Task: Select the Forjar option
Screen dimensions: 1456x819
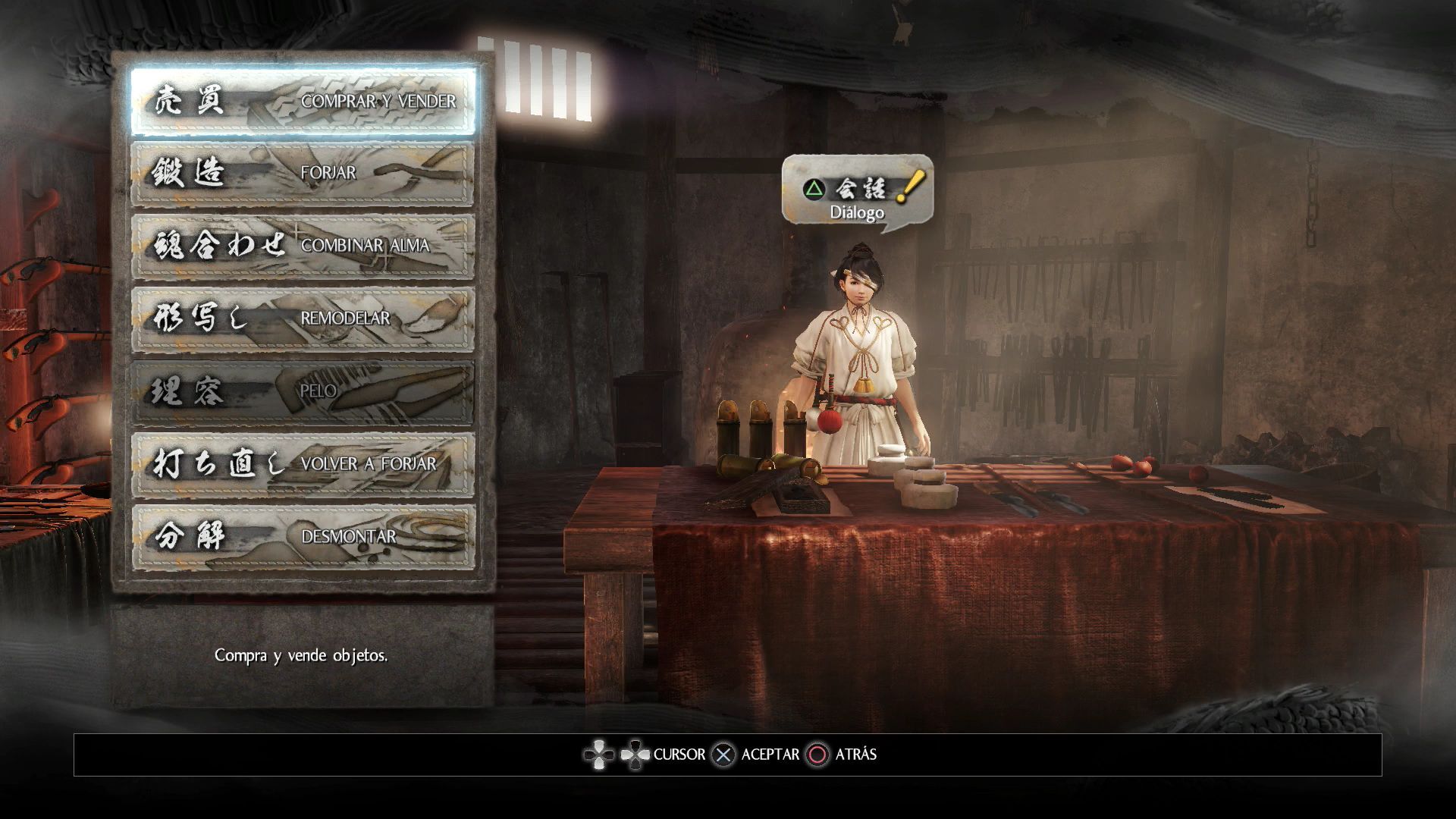Action: click(x=303, y=174)
